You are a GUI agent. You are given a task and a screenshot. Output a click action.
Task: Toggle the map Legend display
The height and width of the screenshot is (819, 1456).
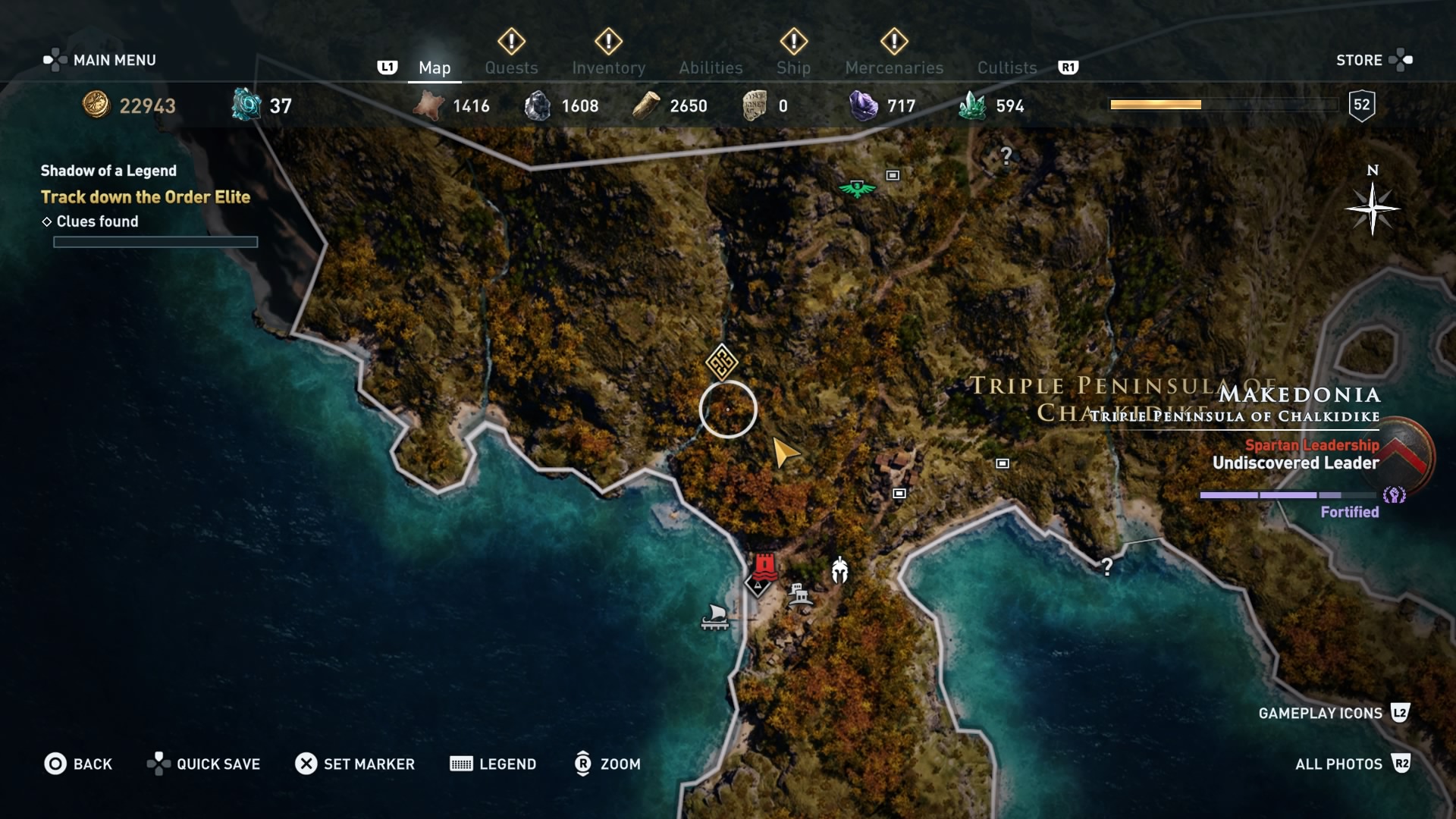[x=493, y=764]
